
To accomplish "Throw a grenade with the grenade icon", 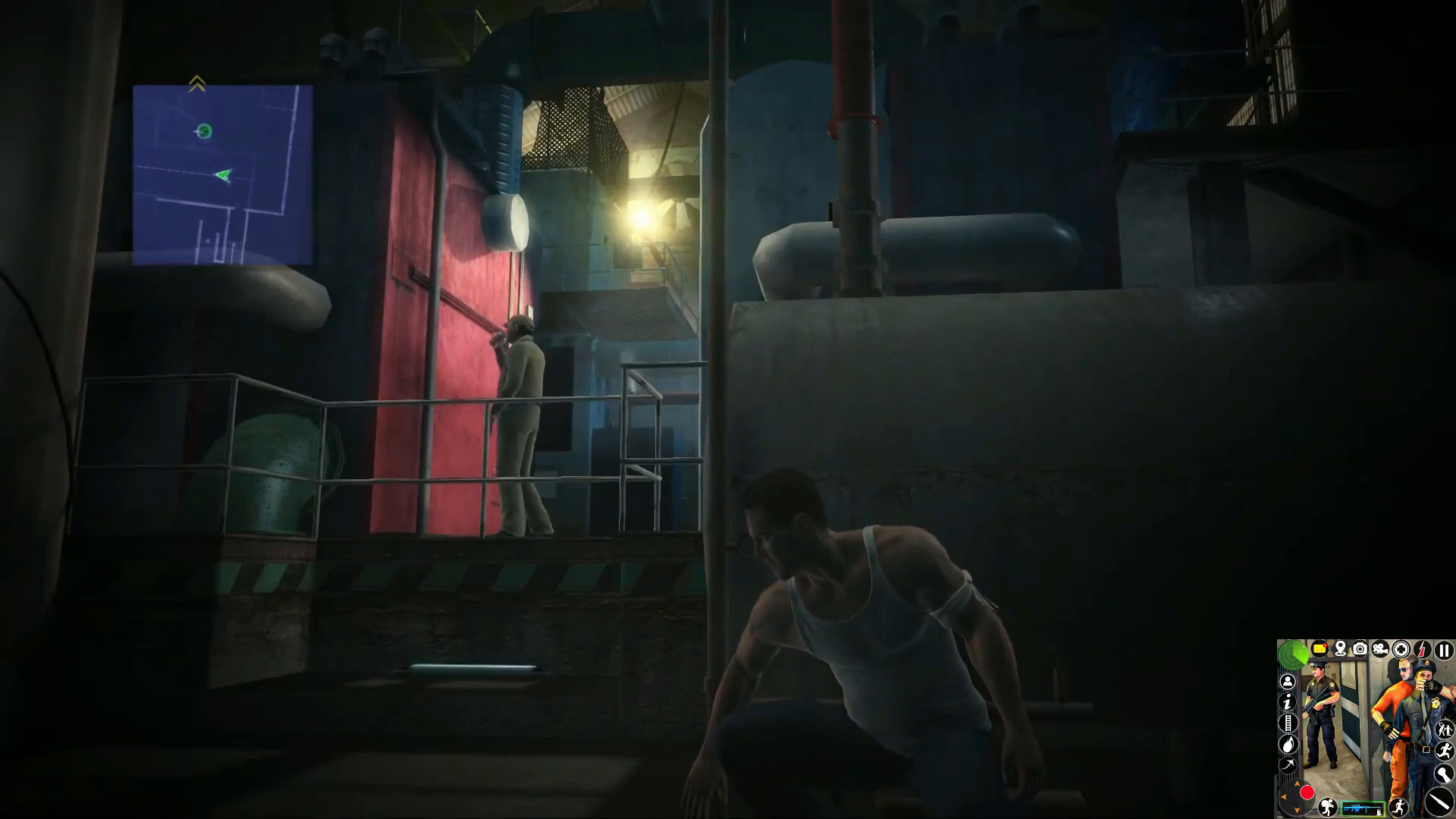I will (1288, 744).
